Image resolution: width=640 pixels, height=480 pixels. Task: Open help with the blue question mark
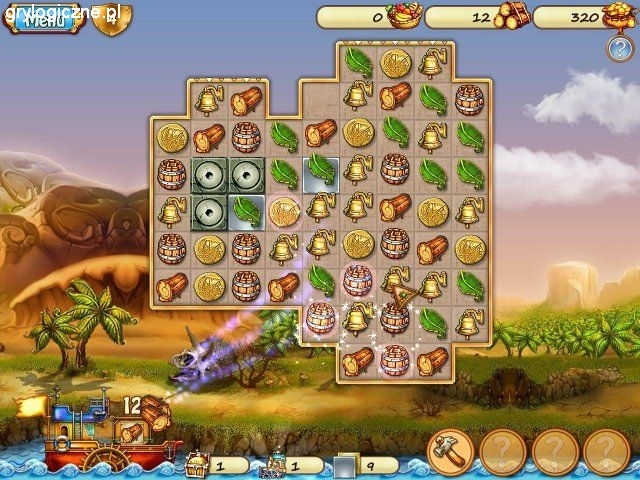(619, 48)
